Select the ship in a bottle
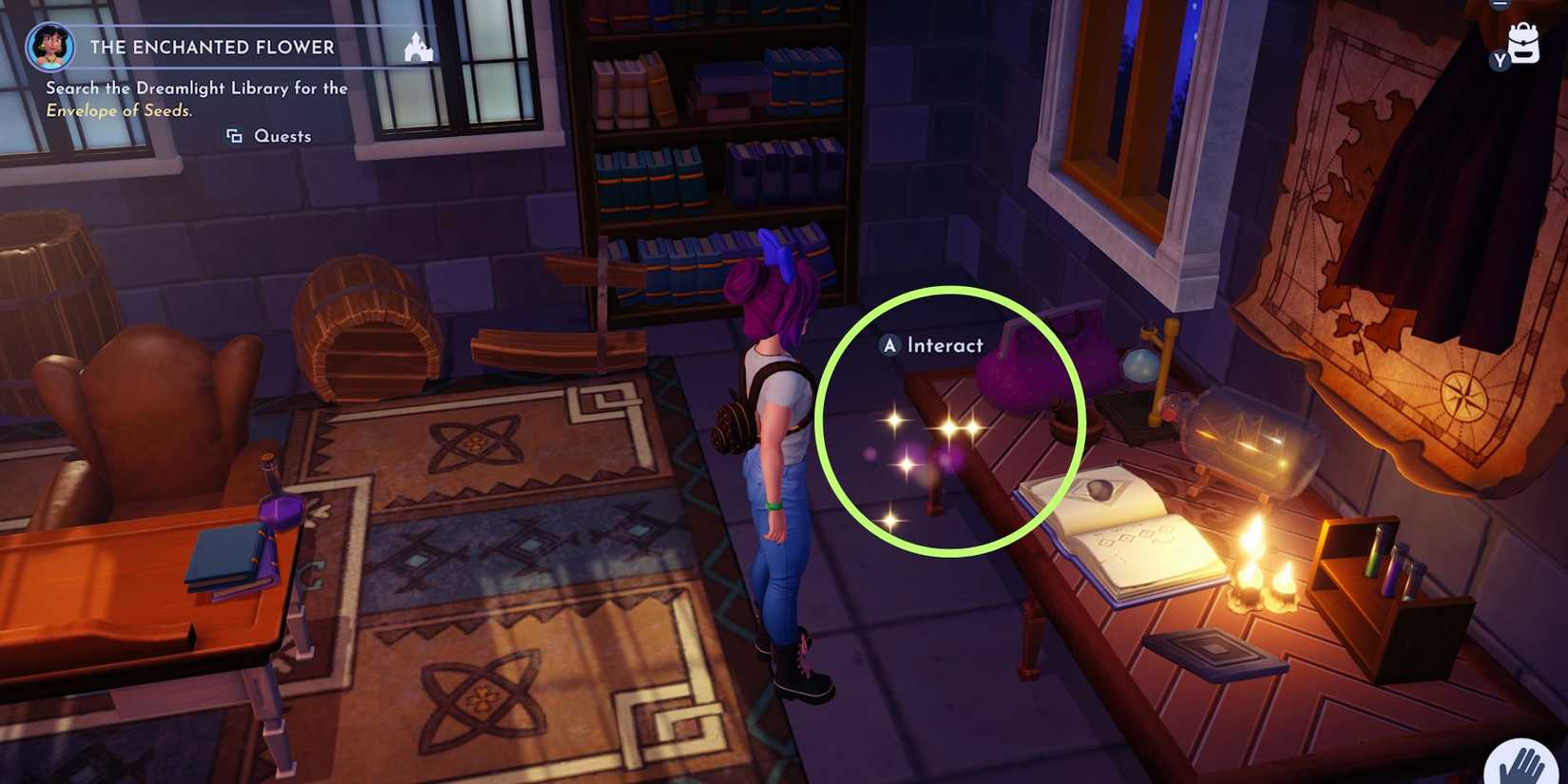This screenshot has width=1568, height=784. pos(1245,437)
